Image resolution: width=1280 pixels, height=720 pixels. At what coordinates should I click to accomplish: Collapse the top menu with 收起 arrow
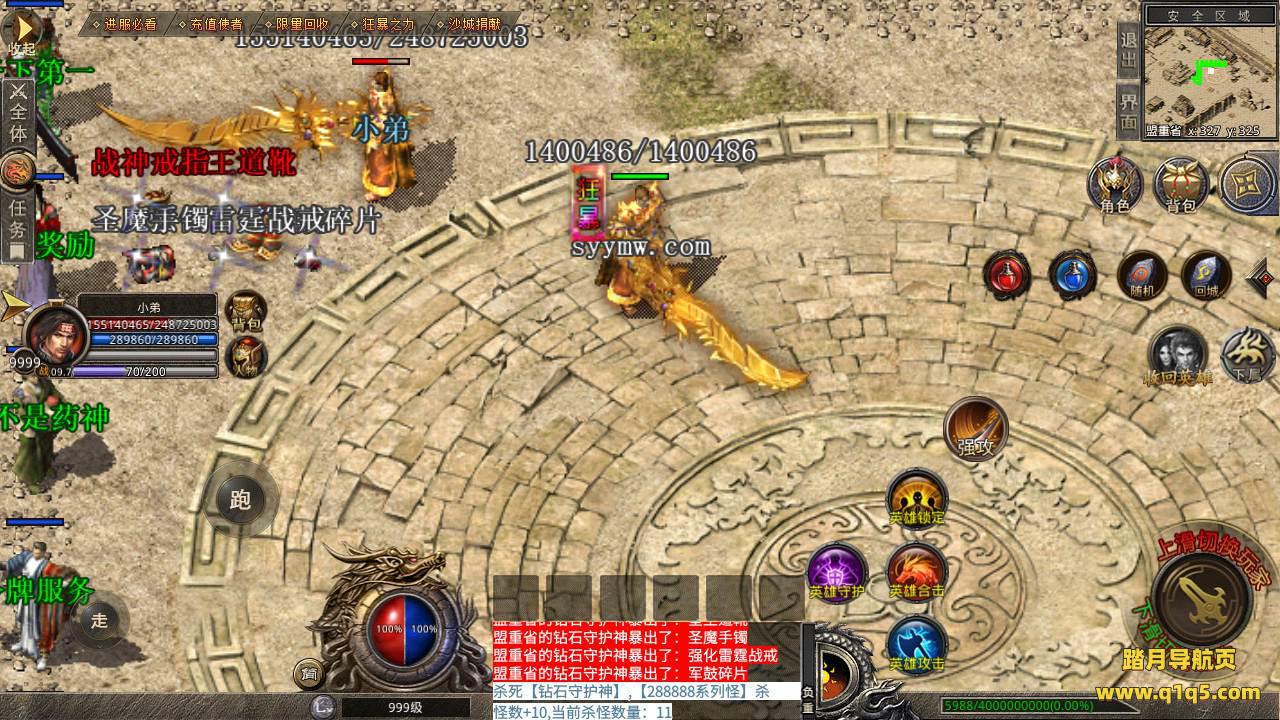click(20, 28)
